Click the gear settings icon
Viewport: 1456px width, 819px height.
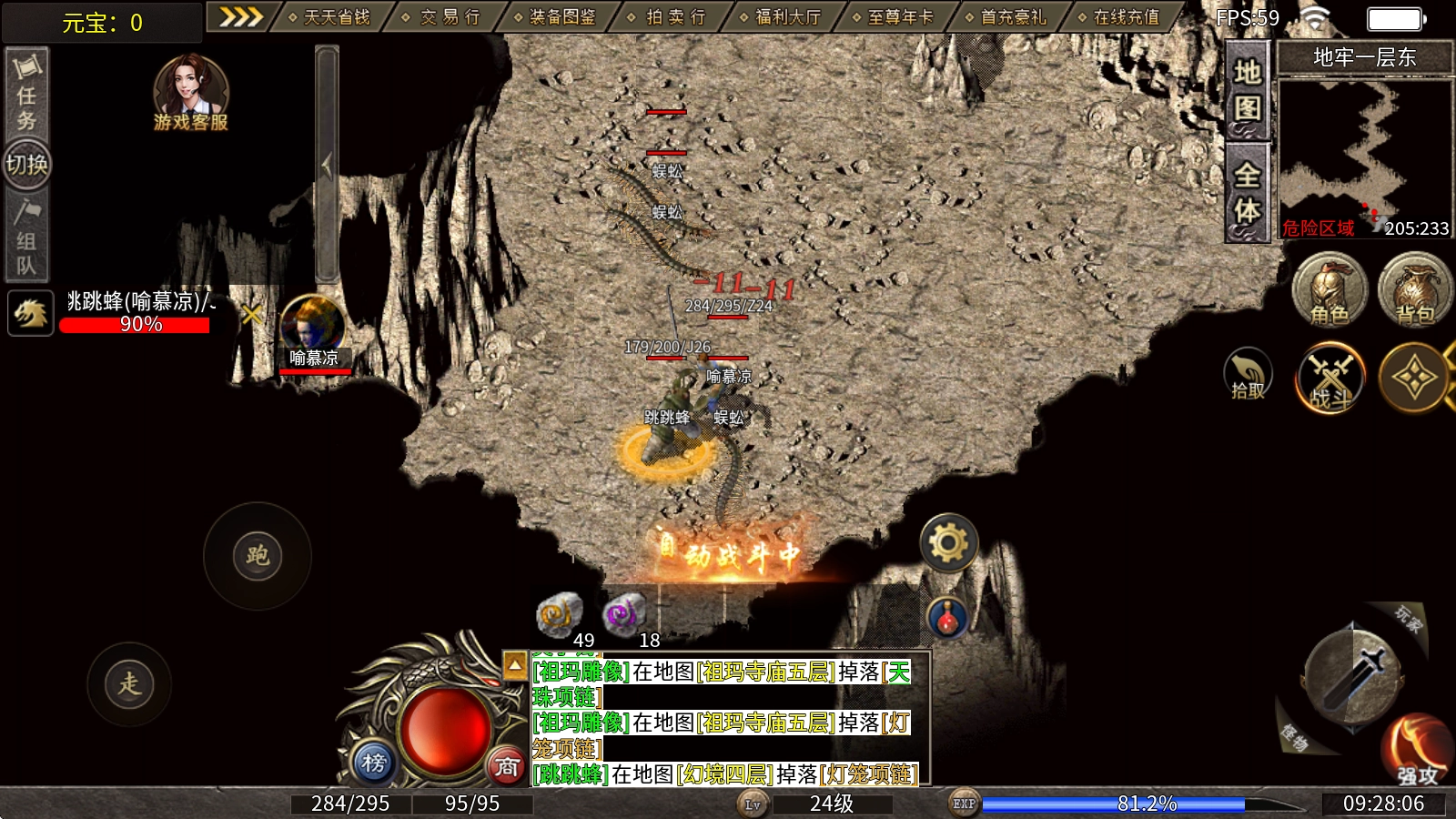click(x=948, y=543)
